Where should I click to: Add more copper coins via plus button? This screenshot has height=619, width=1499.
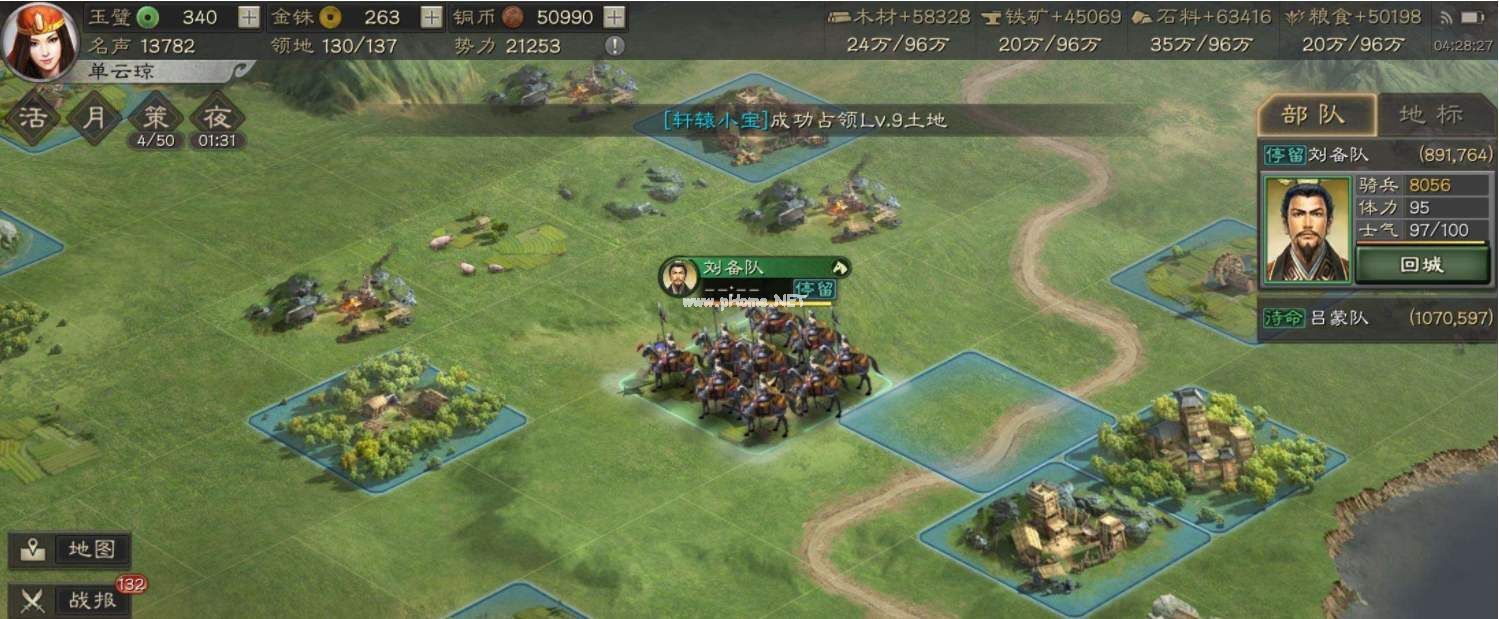pyautogui.click(x=615, y=17)
